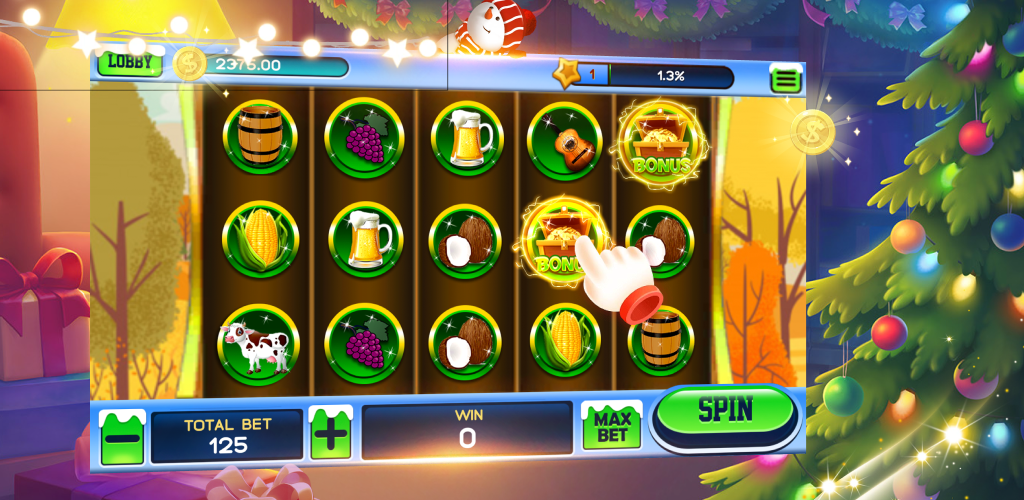Viewport: 1024px width, 500px height.
Task: Decrease total bet with minus button
Action: [122, 436]
